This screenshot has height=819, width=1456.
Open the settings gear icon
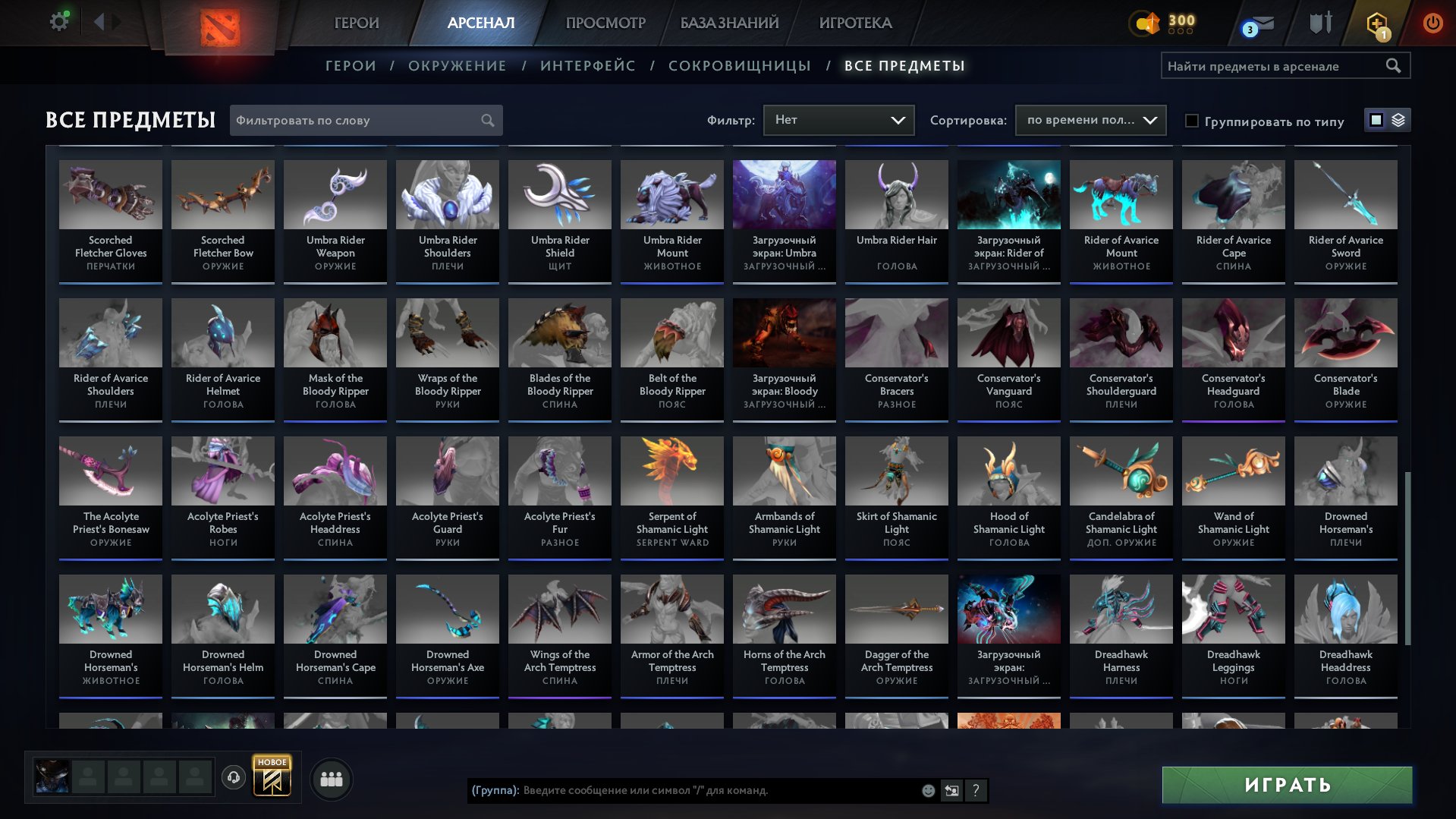click(x=58, y=21)
